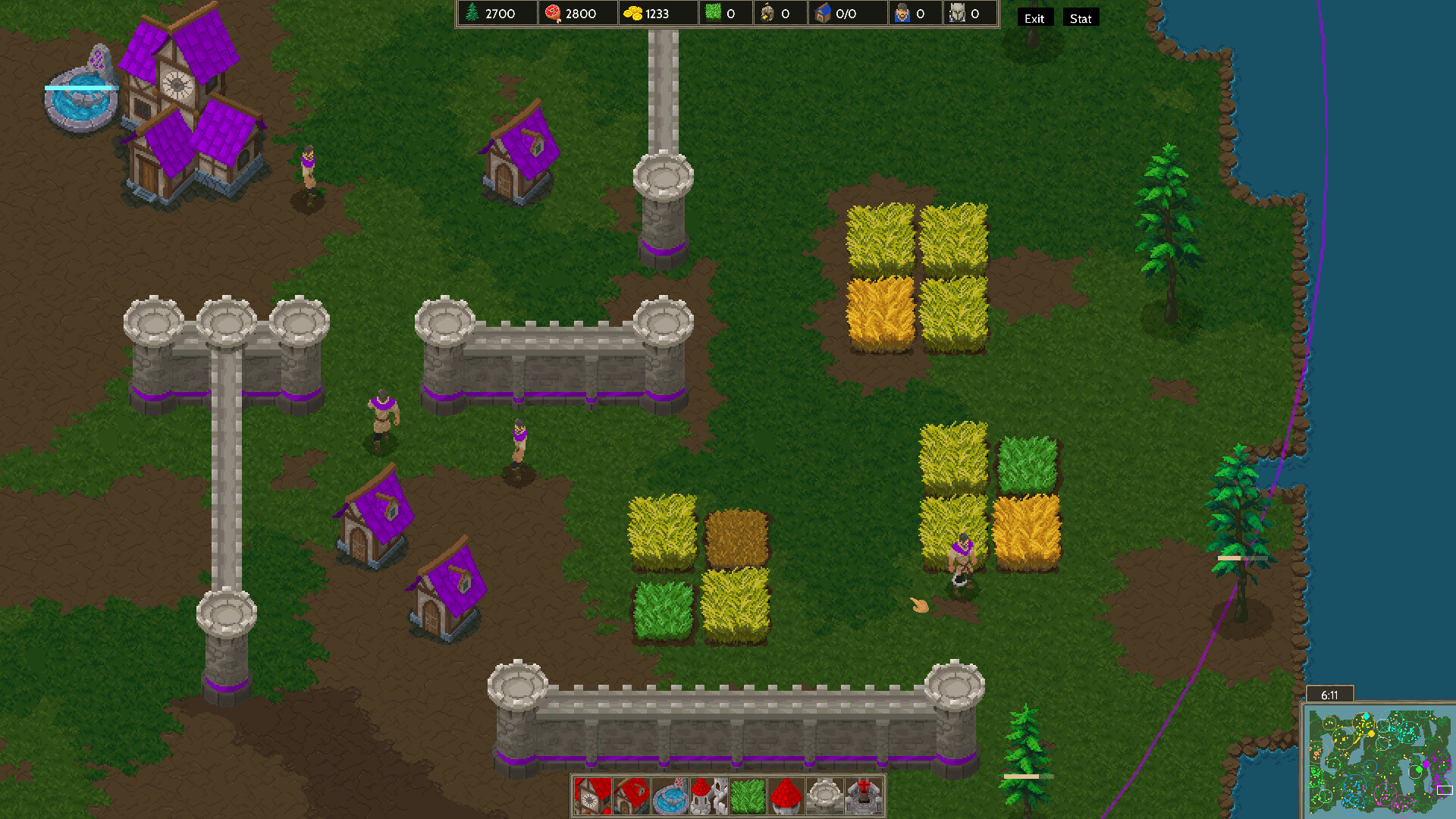Screen dimensions: 1456x819
Task: Select the fountain build icon
Action: point(670,794)
